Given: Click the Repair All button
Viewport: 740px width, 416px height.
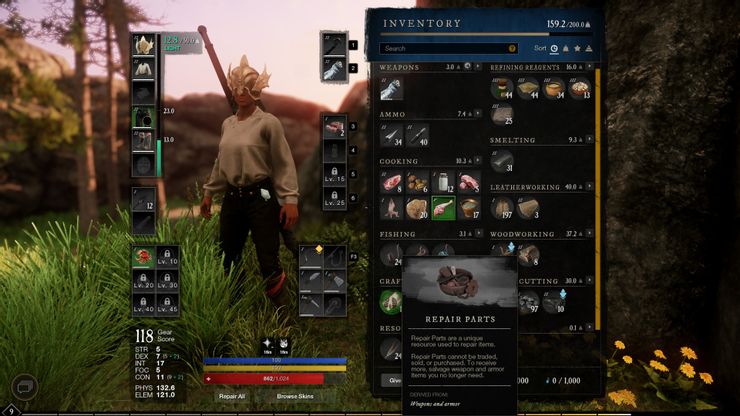Looking at the screenshot, I should 232,396.
